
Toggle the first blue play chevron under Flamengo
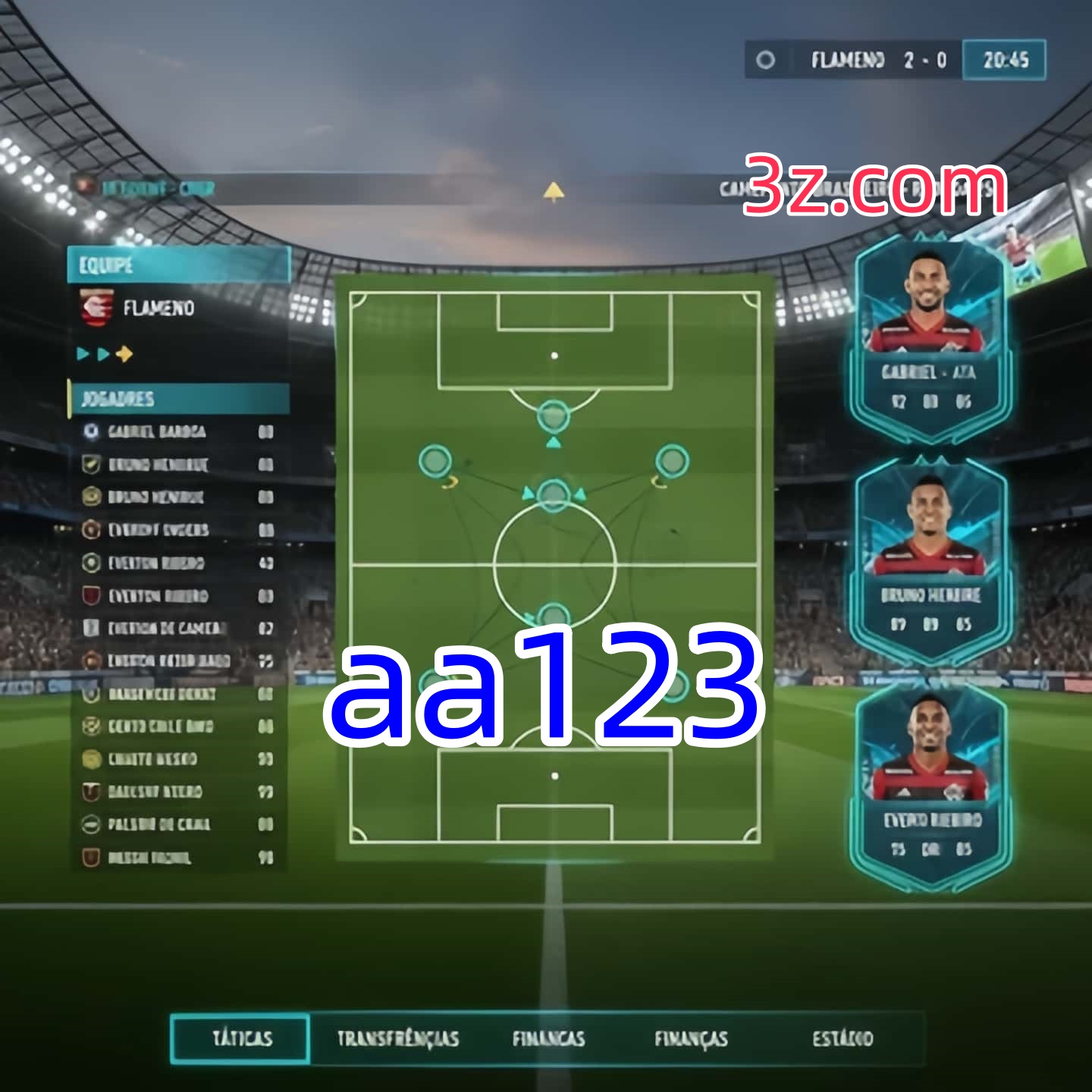(83, 353)
